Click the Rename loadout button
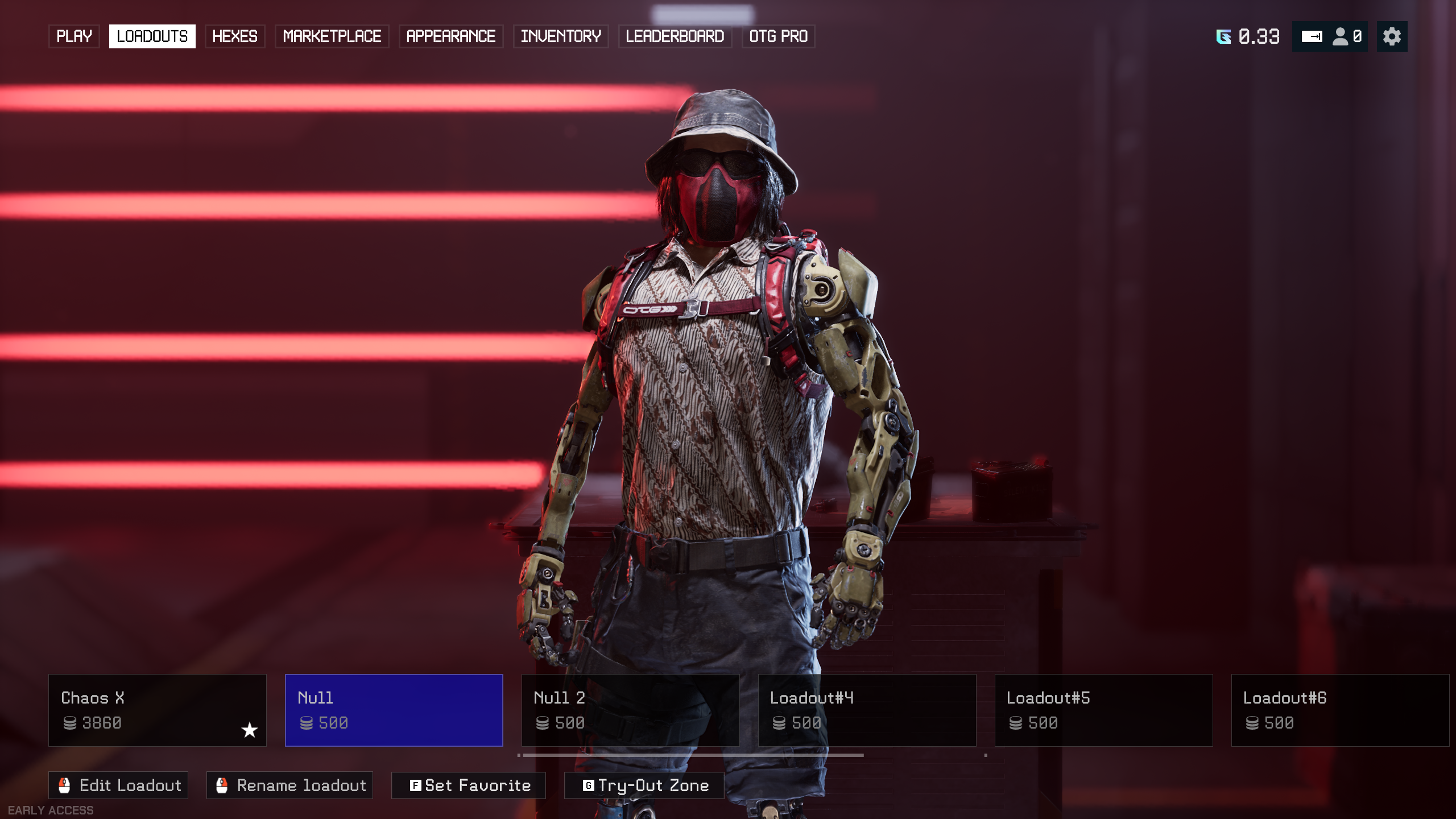Viewport: 1456px width, 819px height. pyautogui.click(x=289, y=785)
